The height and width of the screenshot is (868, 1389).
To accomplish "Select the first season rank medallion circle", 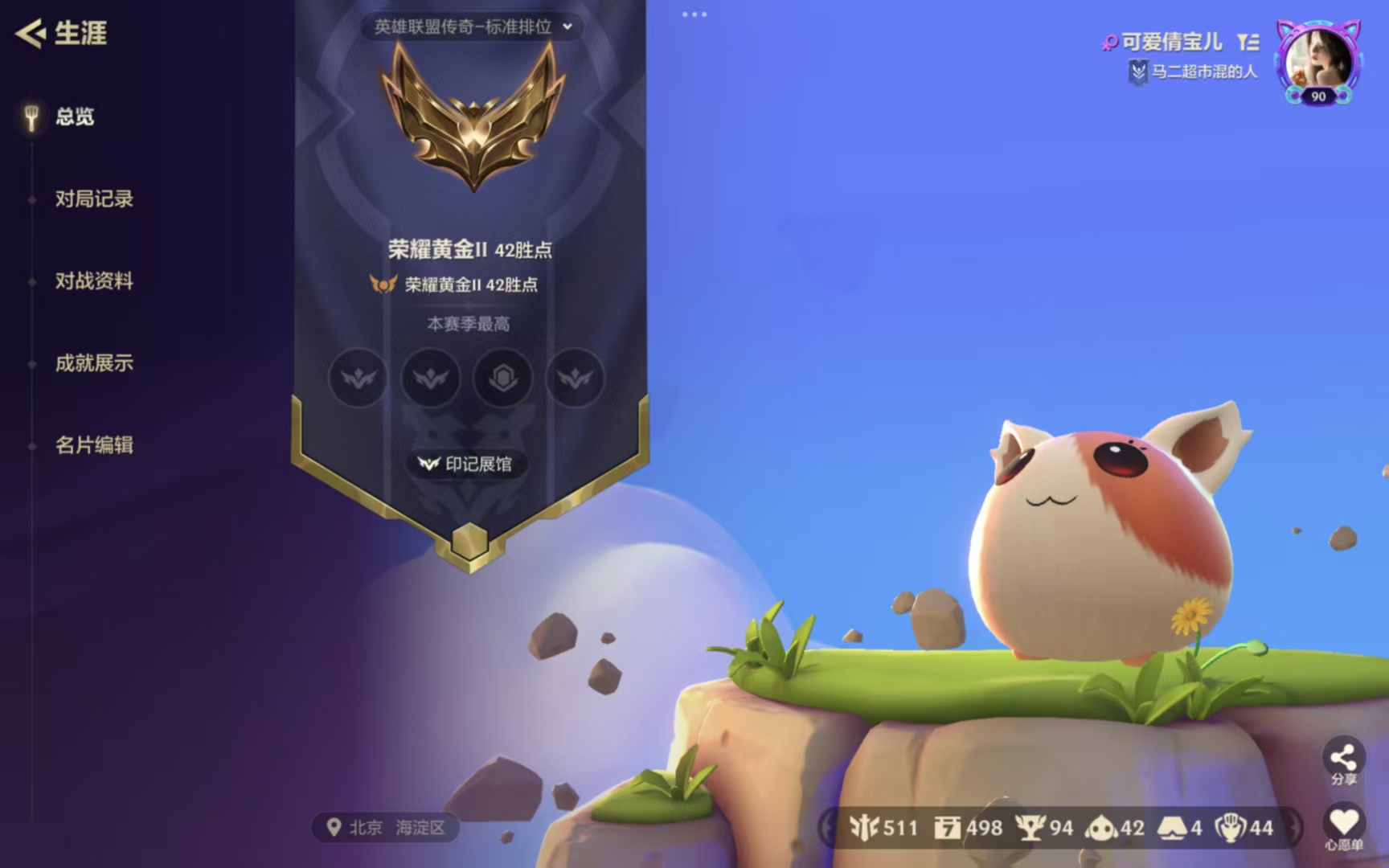I will point(358,379).
